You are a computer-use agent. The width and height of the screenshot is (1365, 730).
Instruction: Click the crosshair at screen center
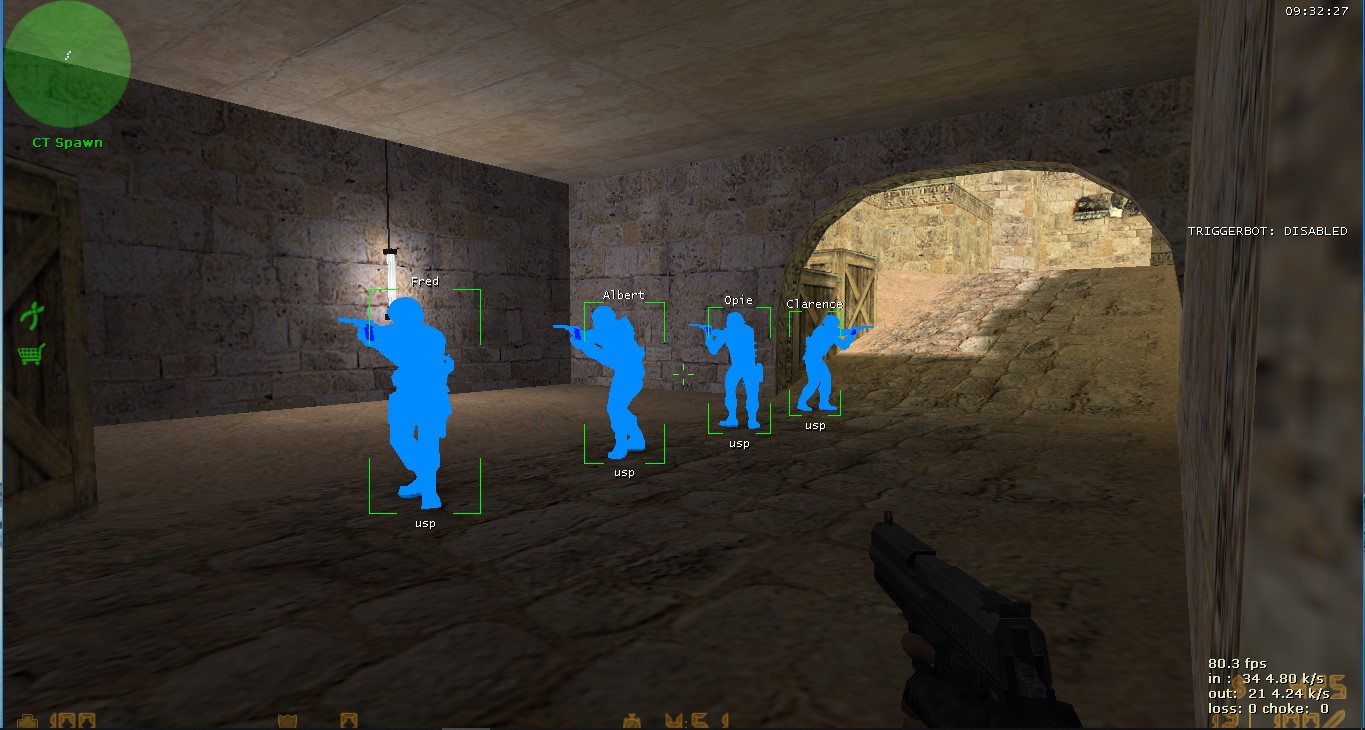[685, 374]
